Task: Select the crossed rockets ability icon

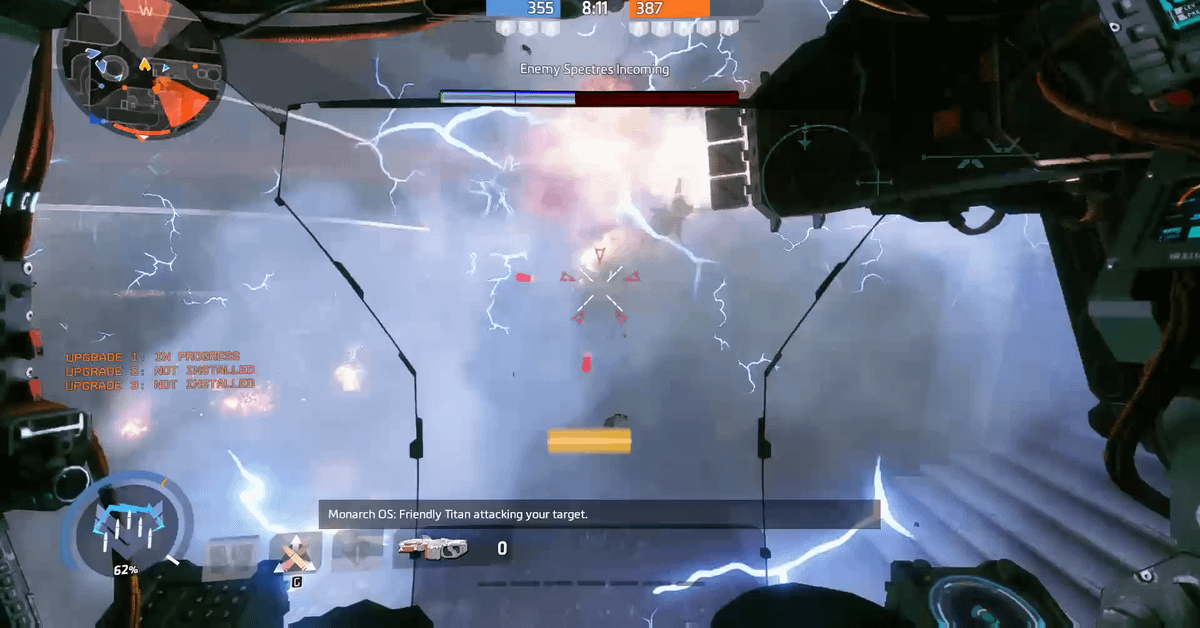Action: click(x=296, y=551)
